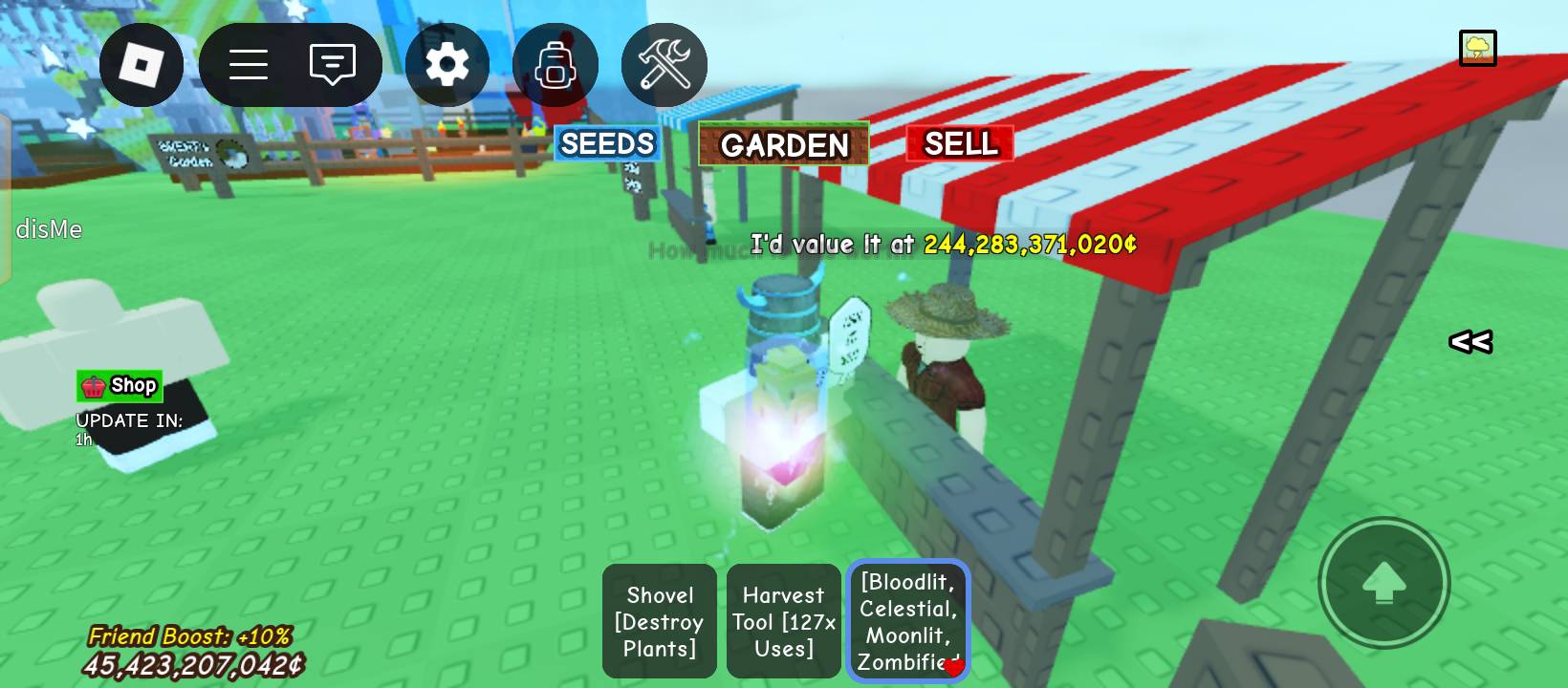Click the valued price 244,283,371,020¢ text
1568x688 pixels.
[1026, 246]
